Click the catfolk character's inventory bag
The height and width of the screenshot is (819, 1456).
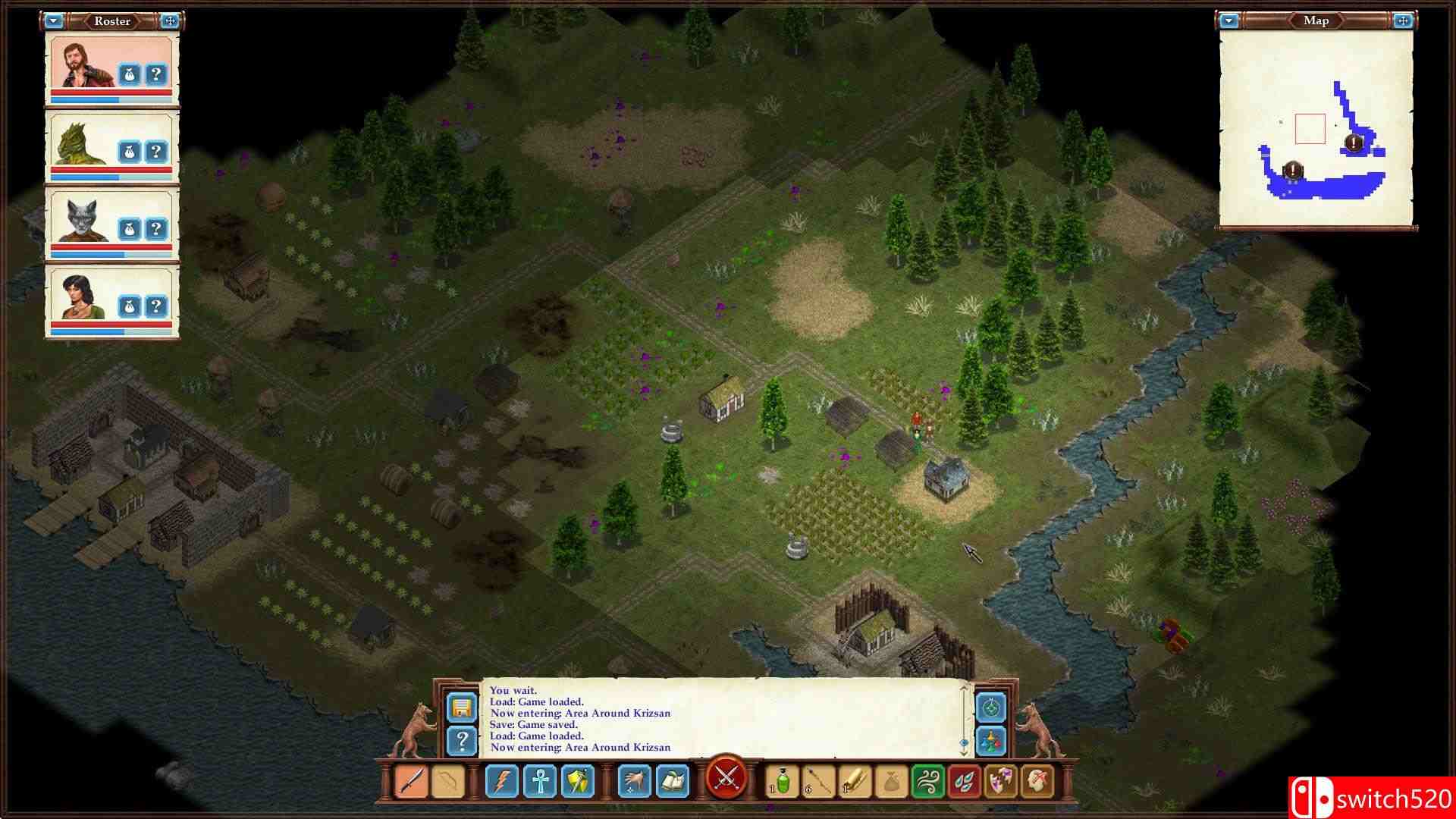click(x=128, y=227)
